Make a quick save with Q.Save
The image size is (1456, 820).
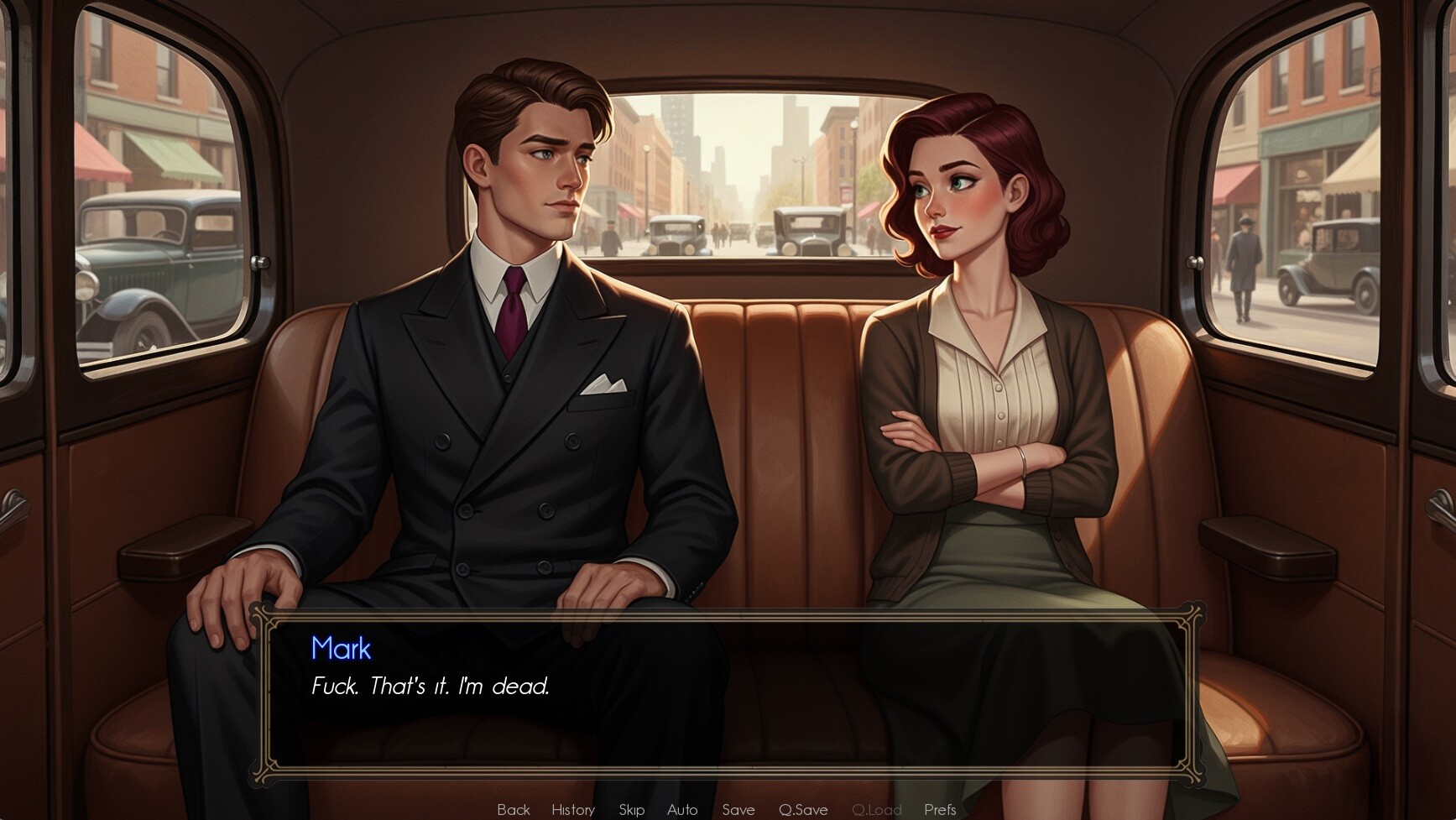tap(803, 809)
